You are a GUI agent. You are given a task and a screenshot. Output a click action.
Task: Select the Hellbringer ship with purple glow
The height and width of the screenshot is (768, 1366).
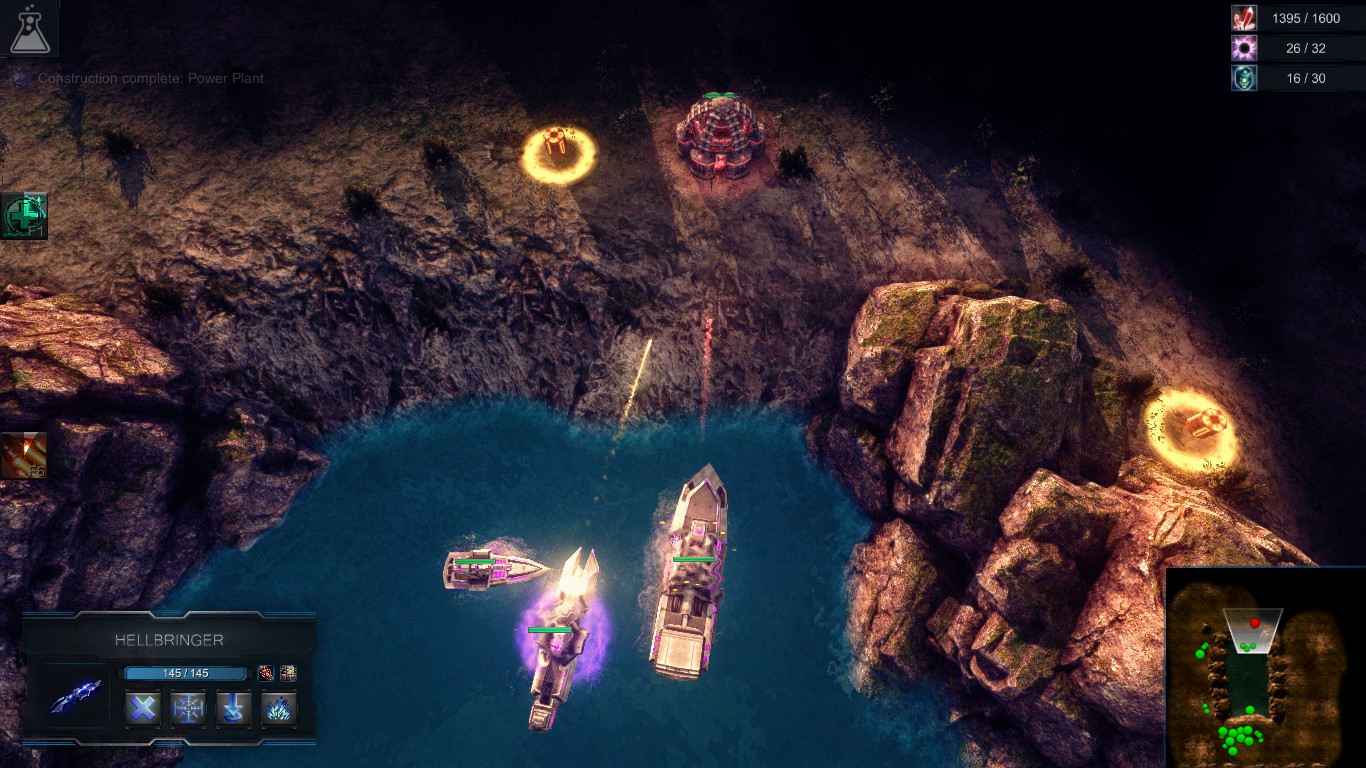(x=562, y=632)
